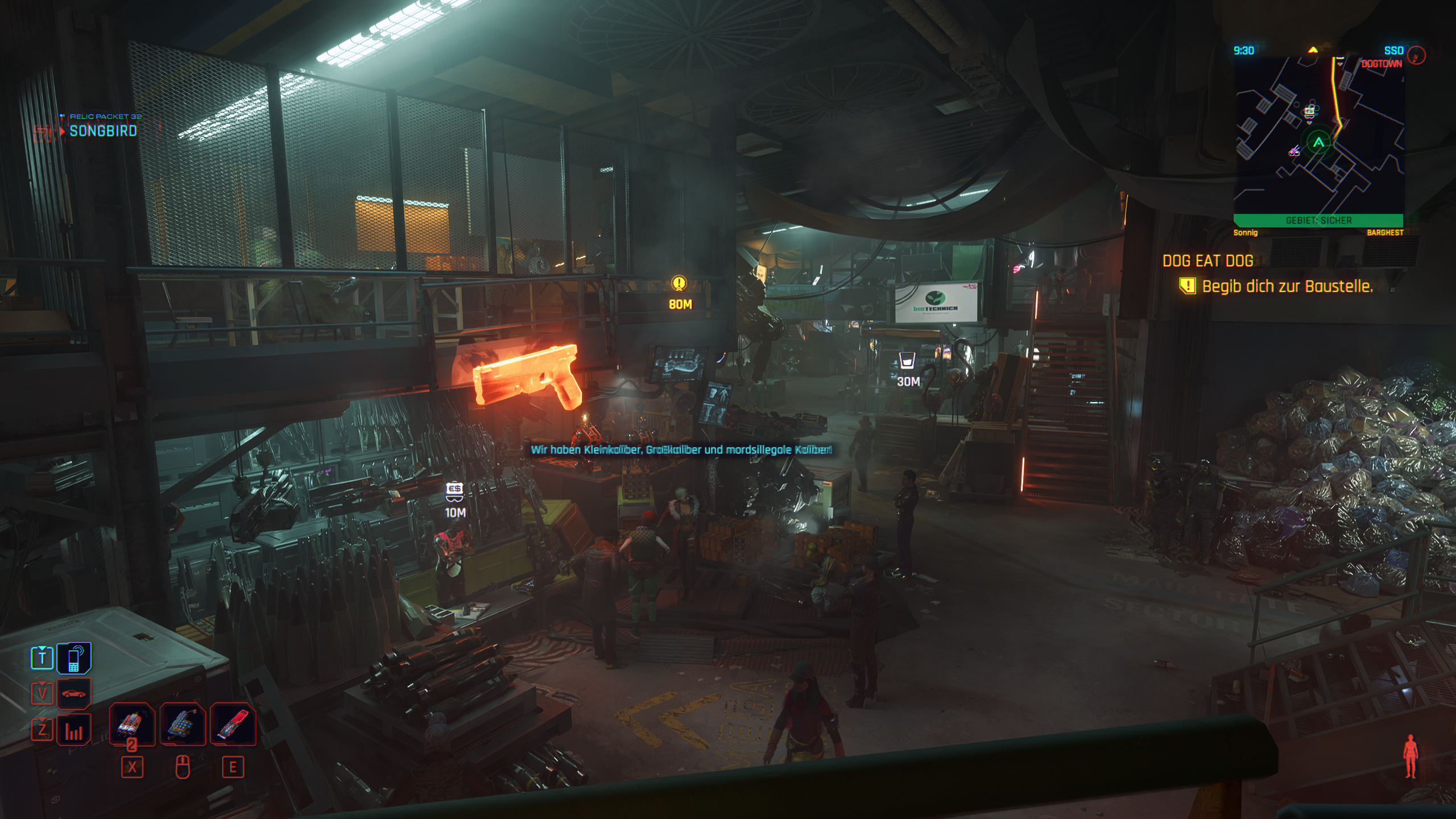Expand the red arrow above the V vehicle slot
This screenshot has width=1456, height=819.
(x=43, y=684)
